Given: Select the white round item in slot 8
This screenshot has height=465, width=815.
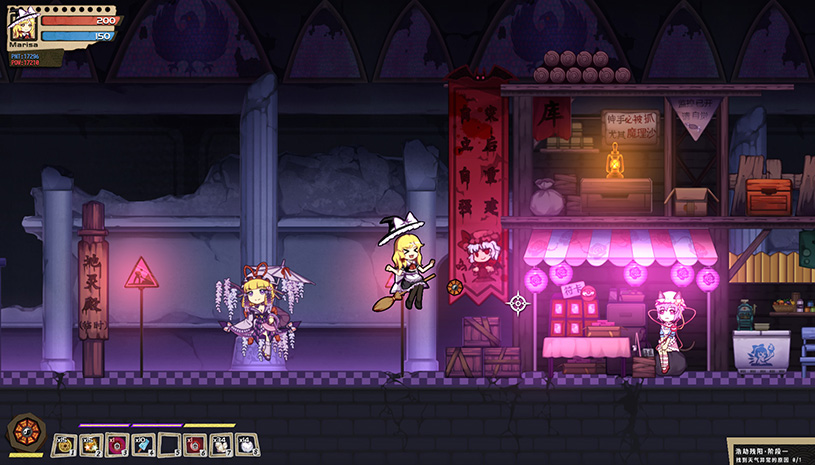Looking at the screenshot, I should [x=246, y=444].
